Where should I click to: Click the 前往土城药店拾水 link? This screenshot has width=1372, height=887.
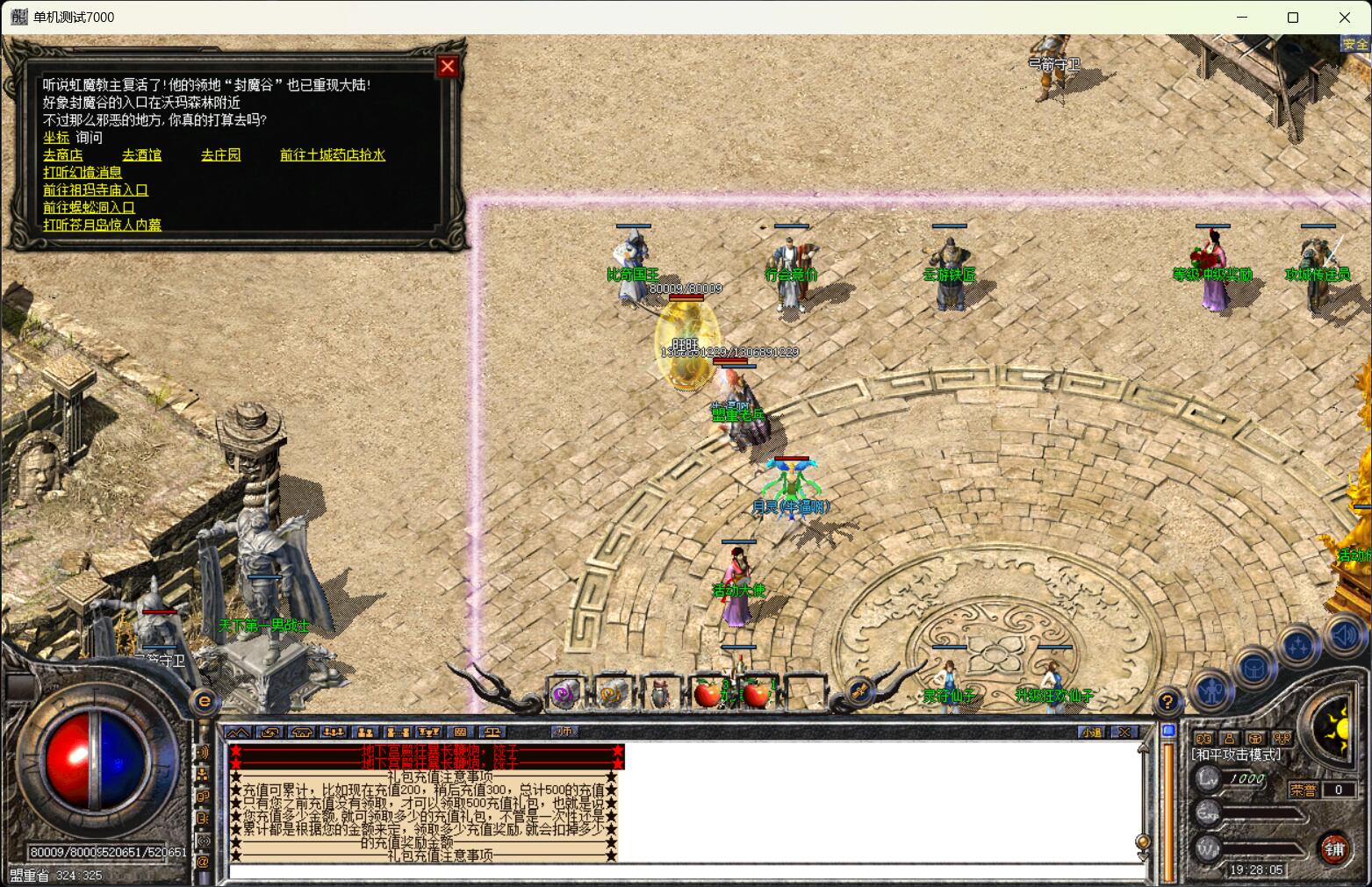pyautogui.click(x=332, y=155)
